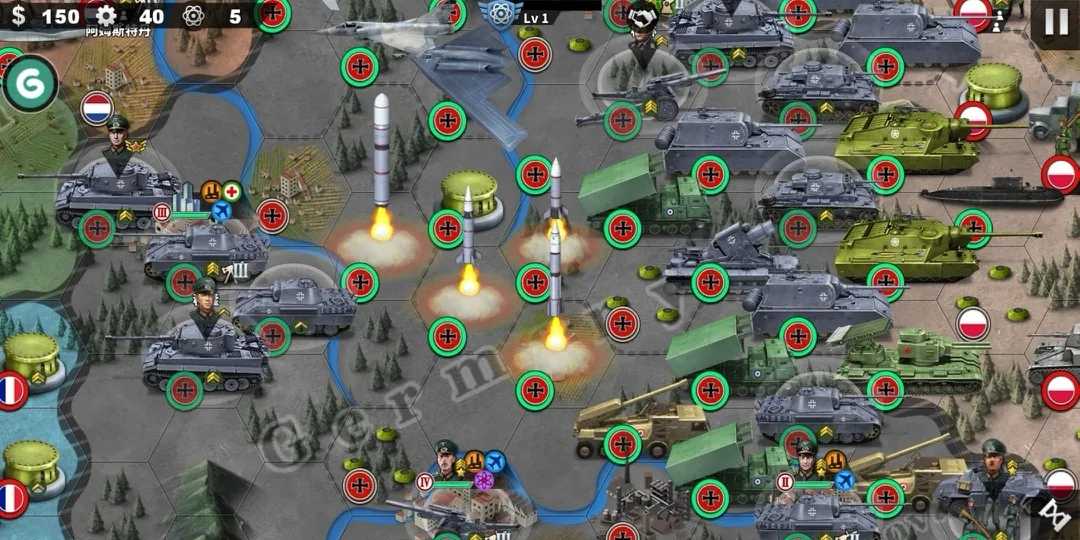Tap the green G swirl button
Screen dimensions: 1080x540
[29, 84]
